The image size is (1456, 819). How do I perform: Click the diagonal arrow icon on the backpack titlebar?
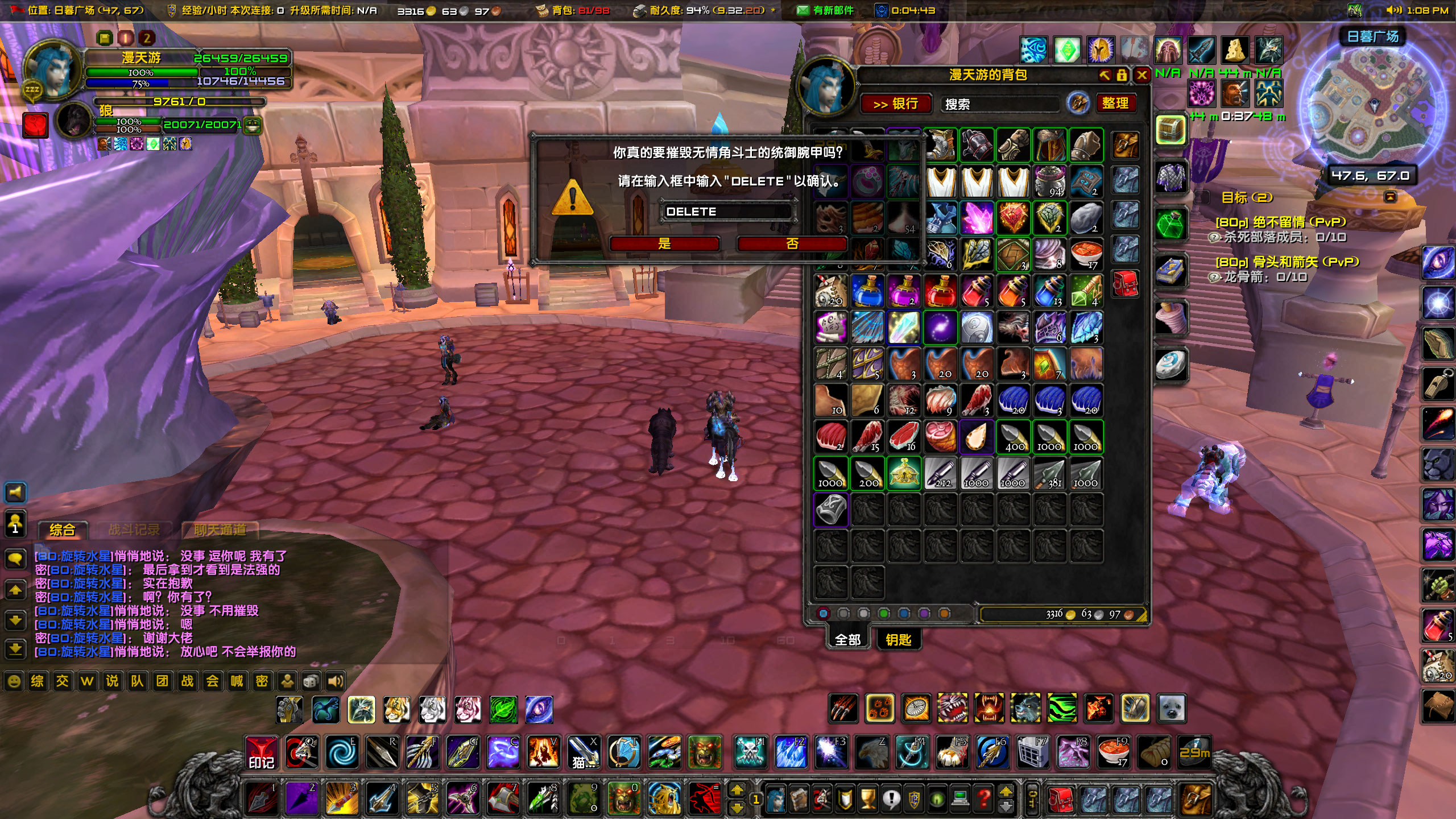tap(1104, 76)
